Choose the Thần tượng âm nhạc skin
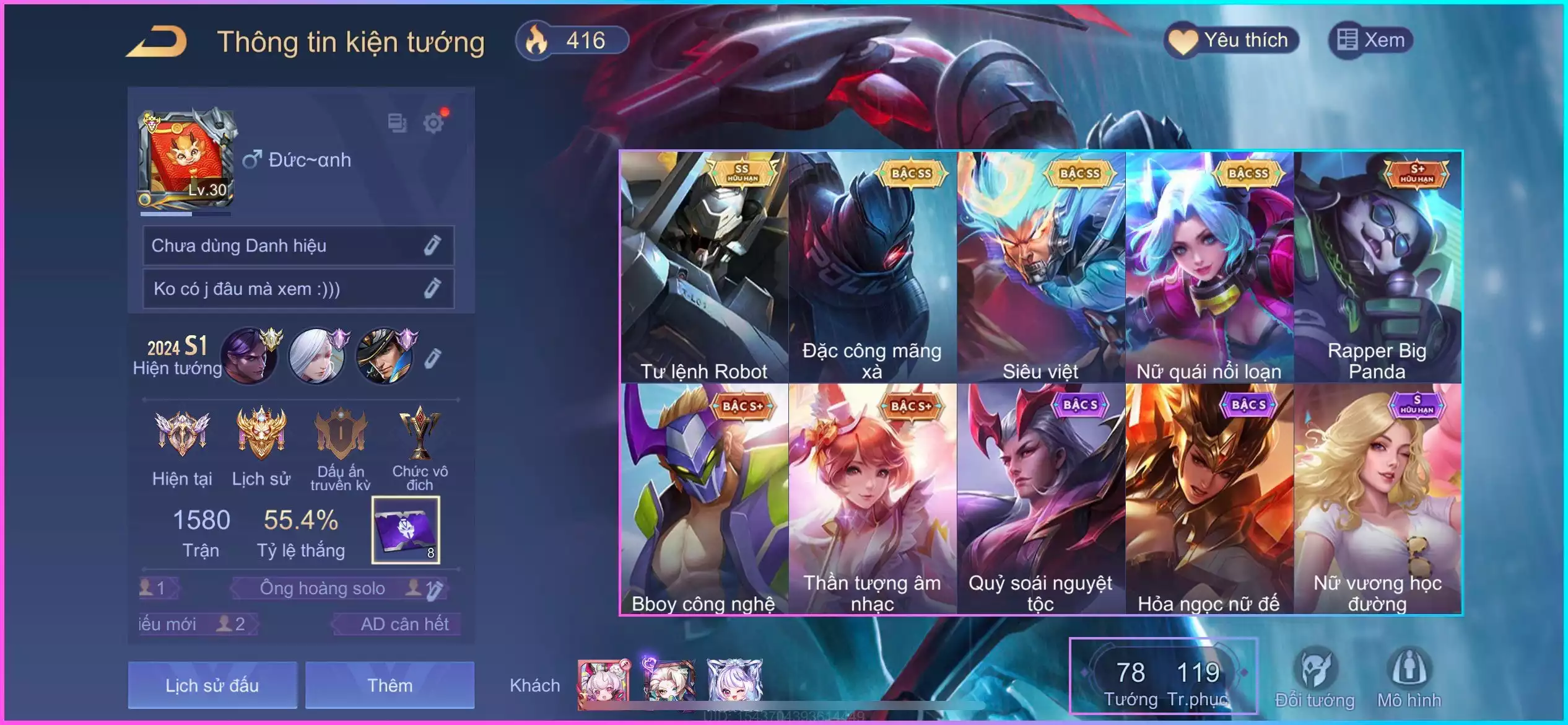 (x=873, y=499)
